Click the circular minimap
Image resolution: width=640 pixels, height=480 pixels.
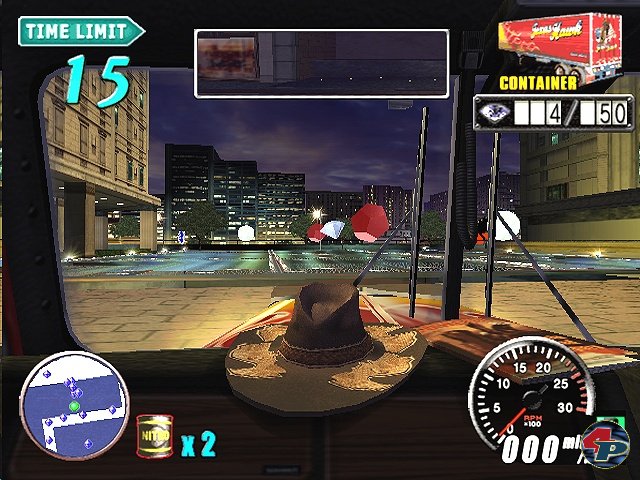pyautogui.click(x=74, y=403)
